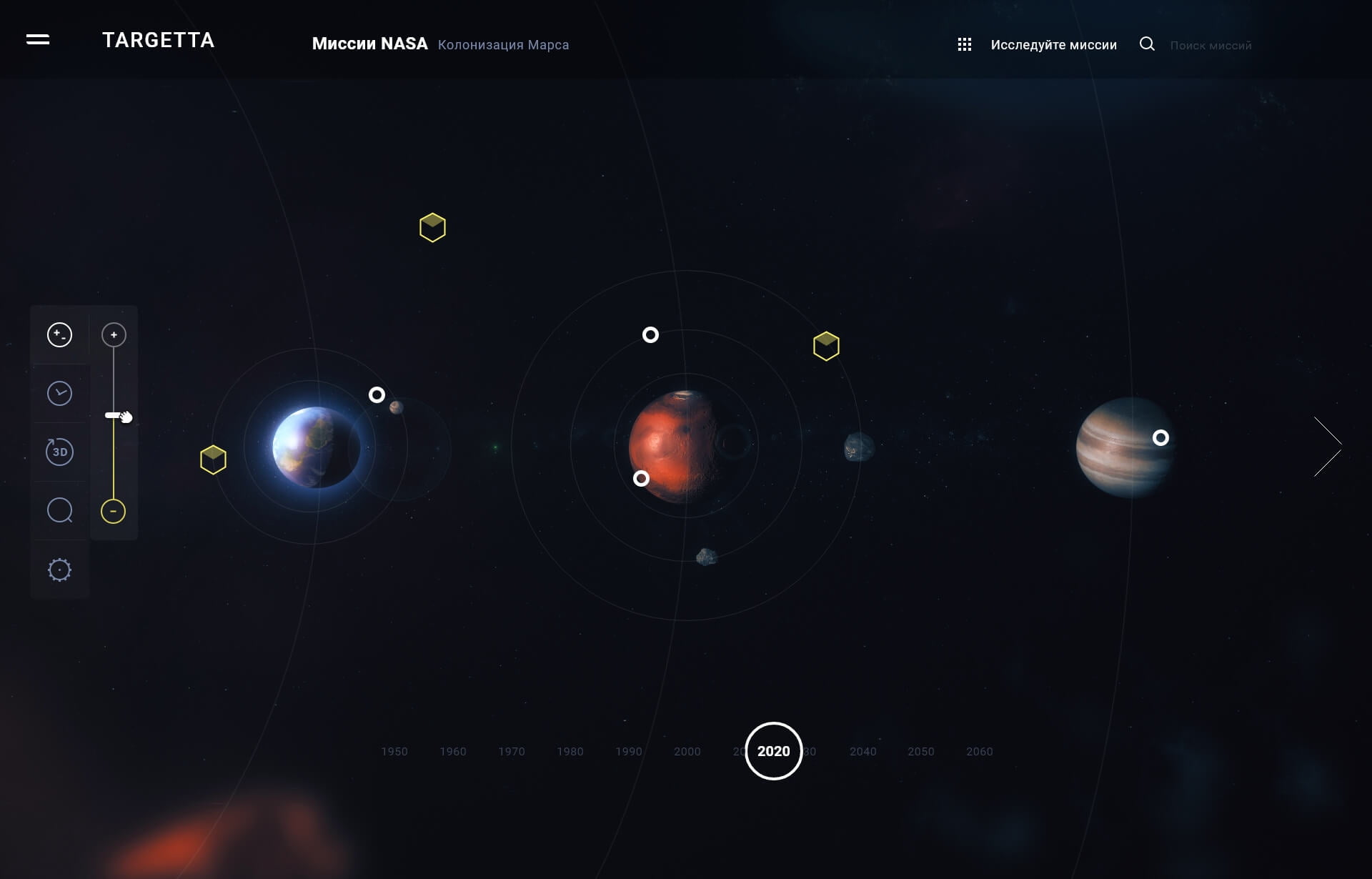Jump to year 1950 on timeline
Viewport: 1372px width, 879px height.
coord(394,752)
